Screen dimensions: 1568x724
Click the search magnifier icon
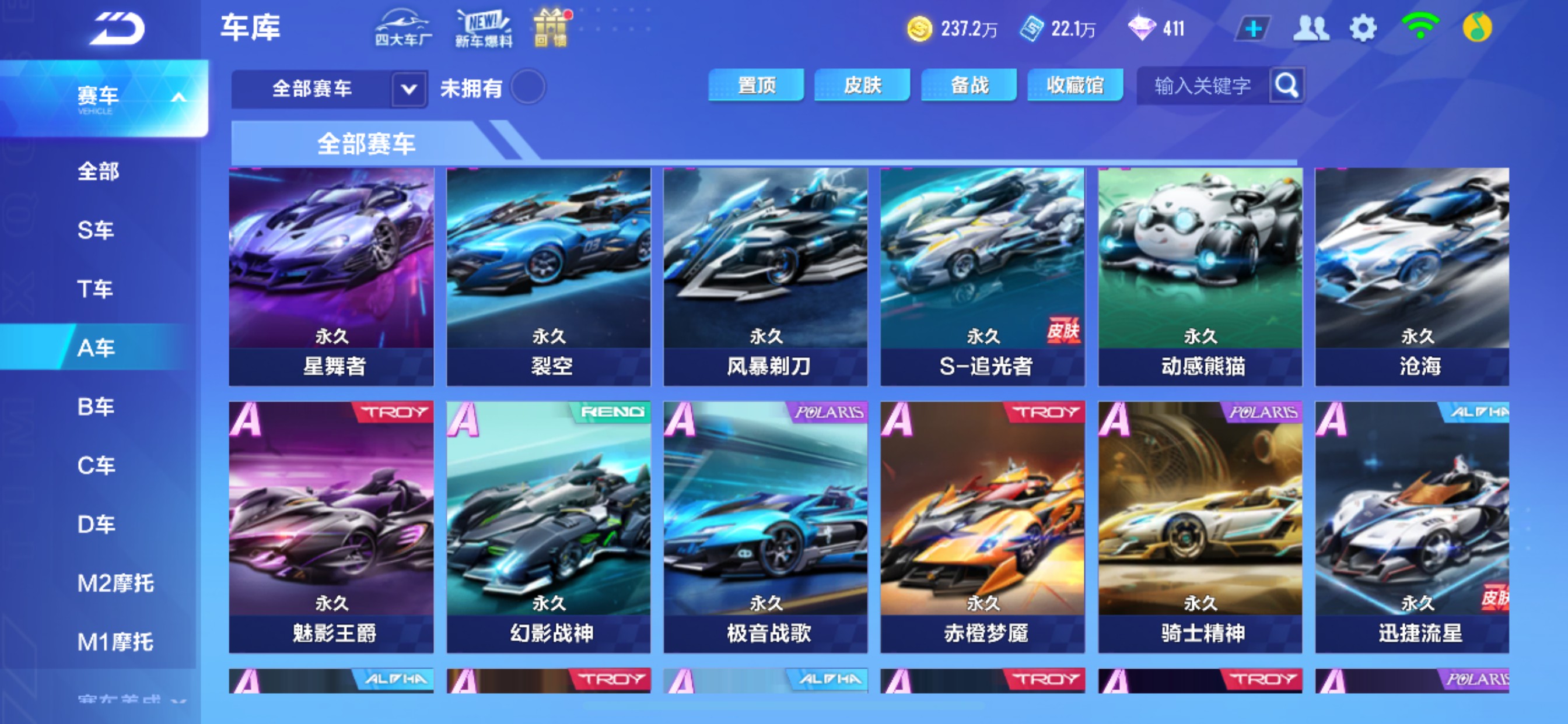(1286, 86)
